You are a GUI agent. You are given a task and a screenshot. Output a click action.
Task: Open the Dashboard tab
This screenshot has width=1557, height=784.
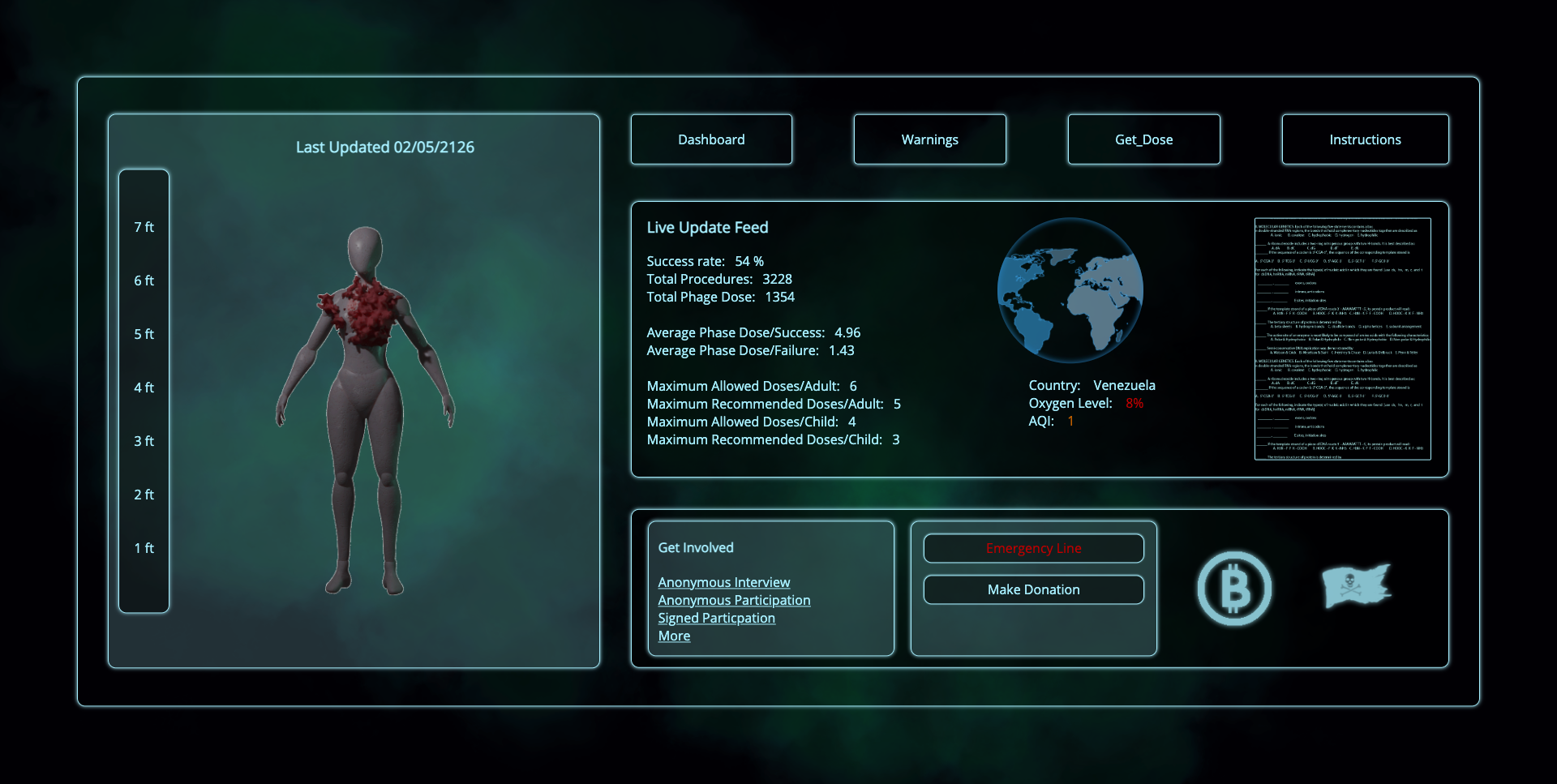(711, 139)
